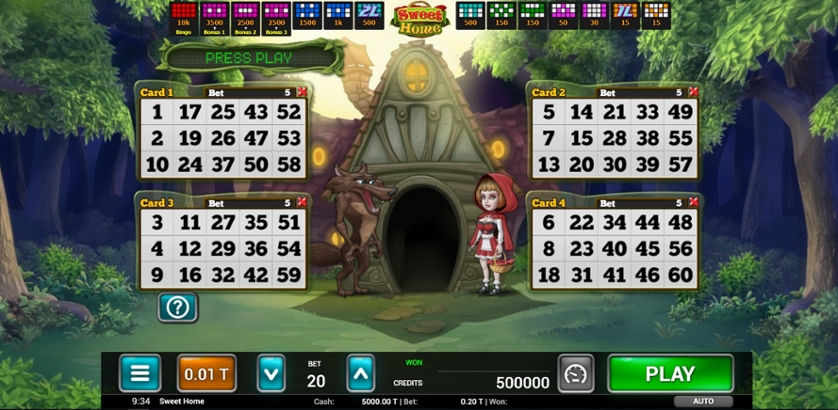
Task: Enable AUTO play mode
Action: (703, 401)
